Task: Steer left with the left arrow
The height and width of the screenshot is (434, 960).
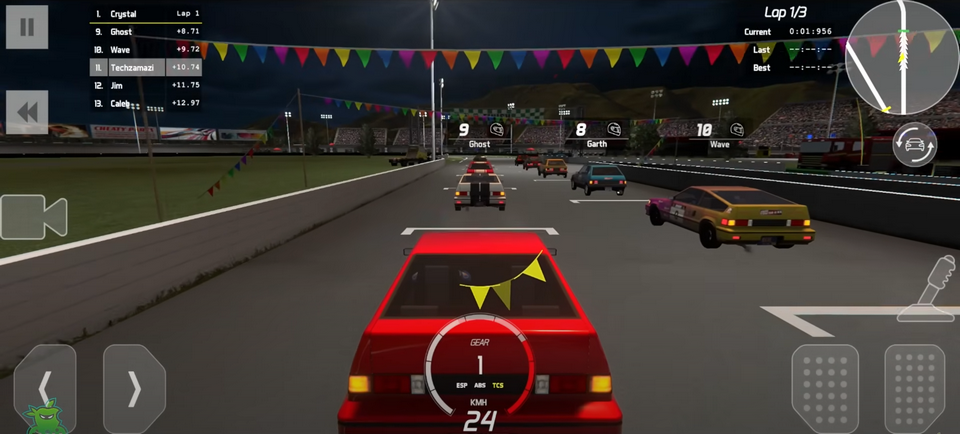Action: (x=45, y=388)
